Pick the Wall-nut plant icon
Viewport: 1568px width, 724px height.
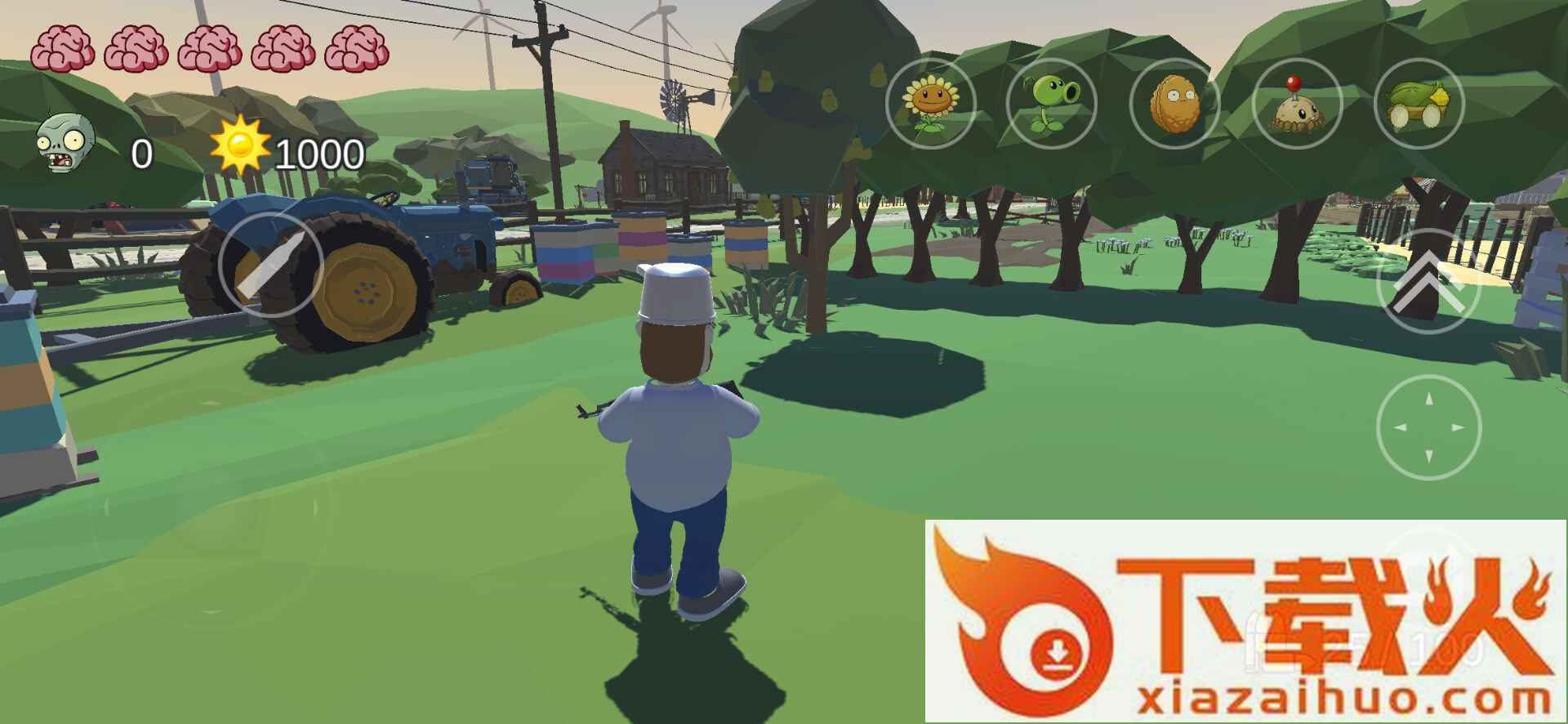1174,104
